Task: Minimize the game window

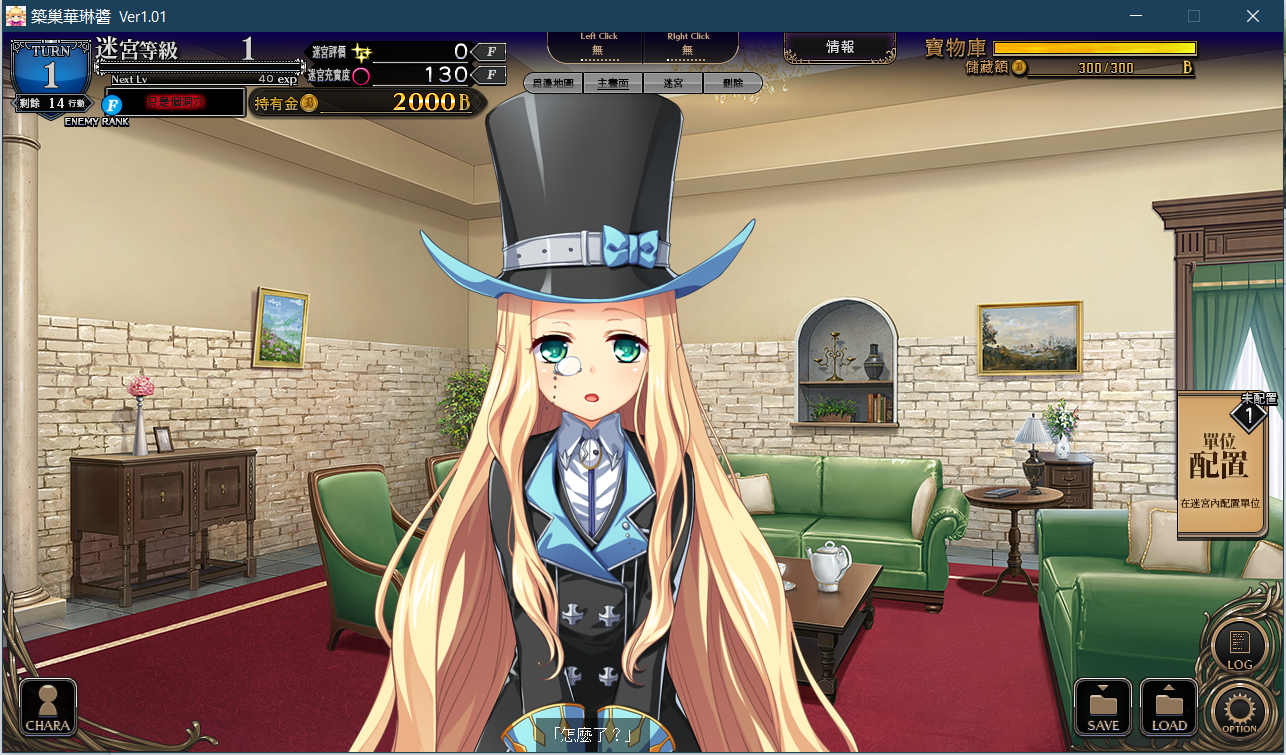Action: coord(1135,16)
